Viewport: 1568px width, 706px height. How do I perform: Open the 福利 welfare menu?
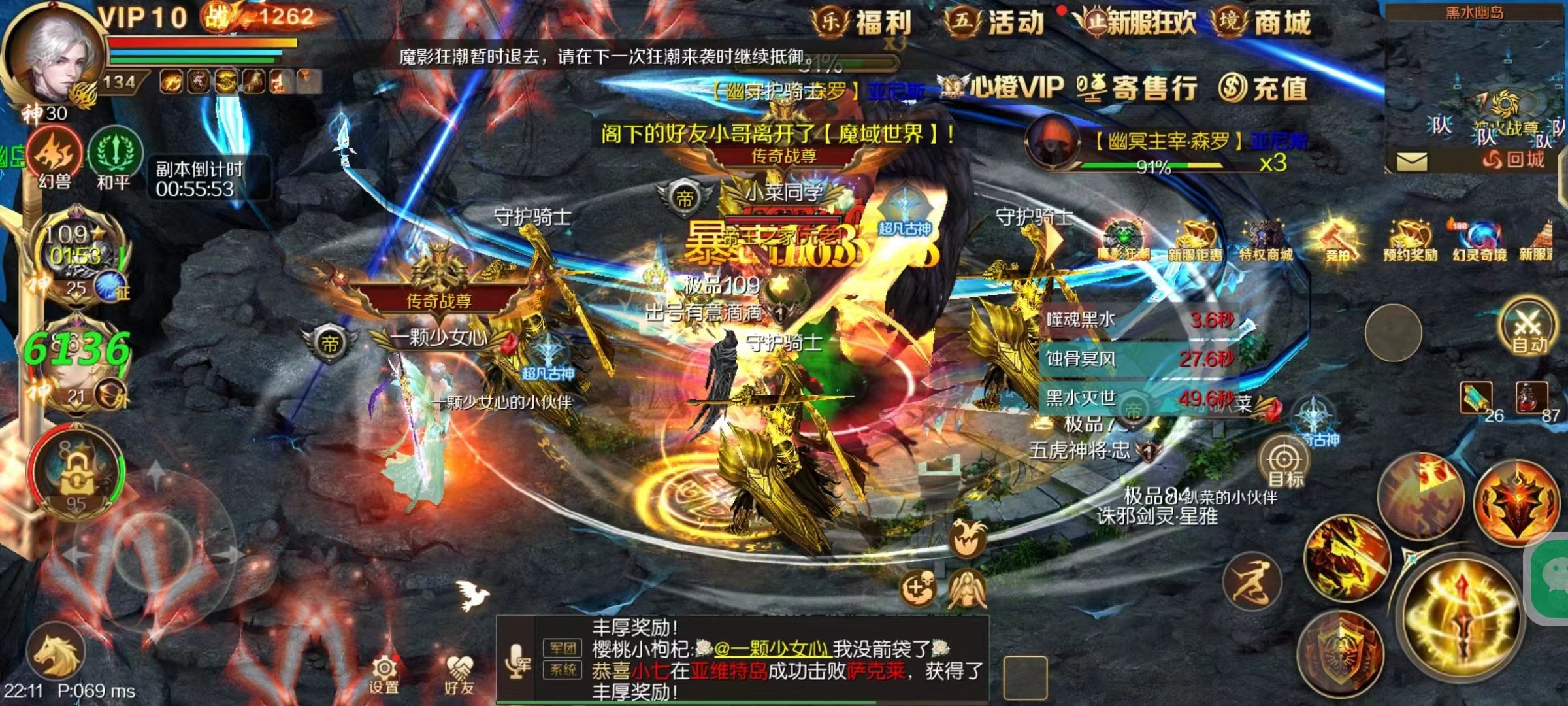point(862,22)
